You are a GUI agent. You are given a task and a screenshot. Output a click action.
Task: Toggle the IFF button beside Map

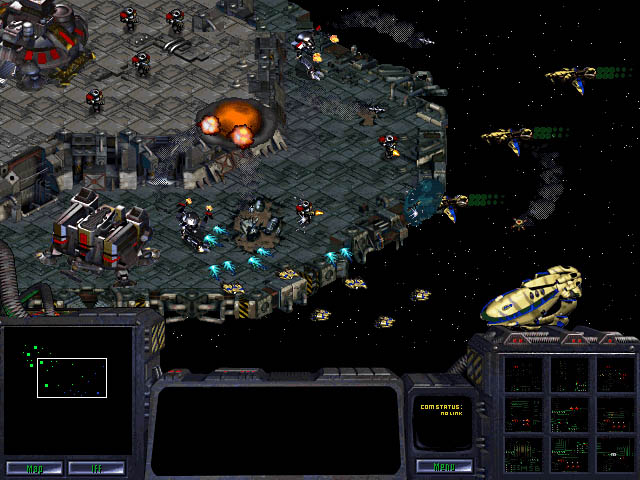click(x=97, y=467)
